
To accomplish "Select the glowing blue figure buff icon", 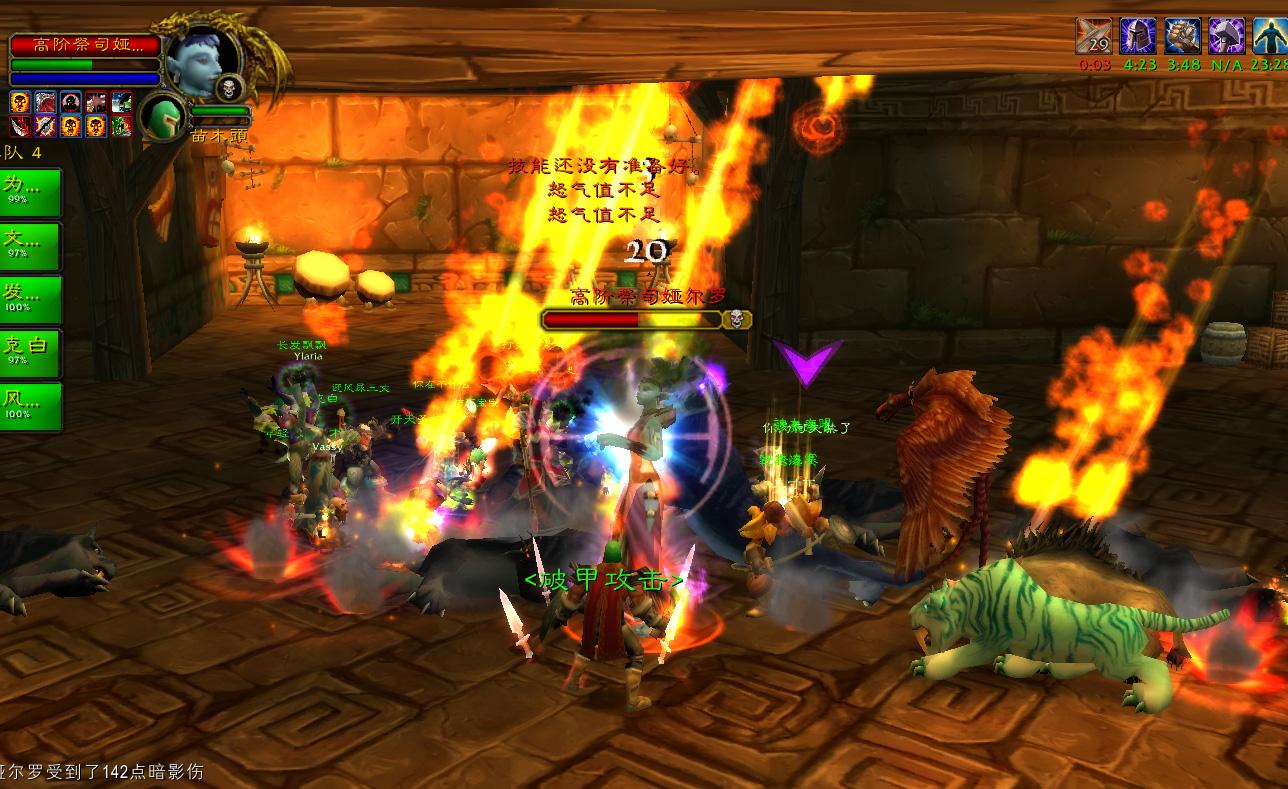I will click(x=1269, y=37).
